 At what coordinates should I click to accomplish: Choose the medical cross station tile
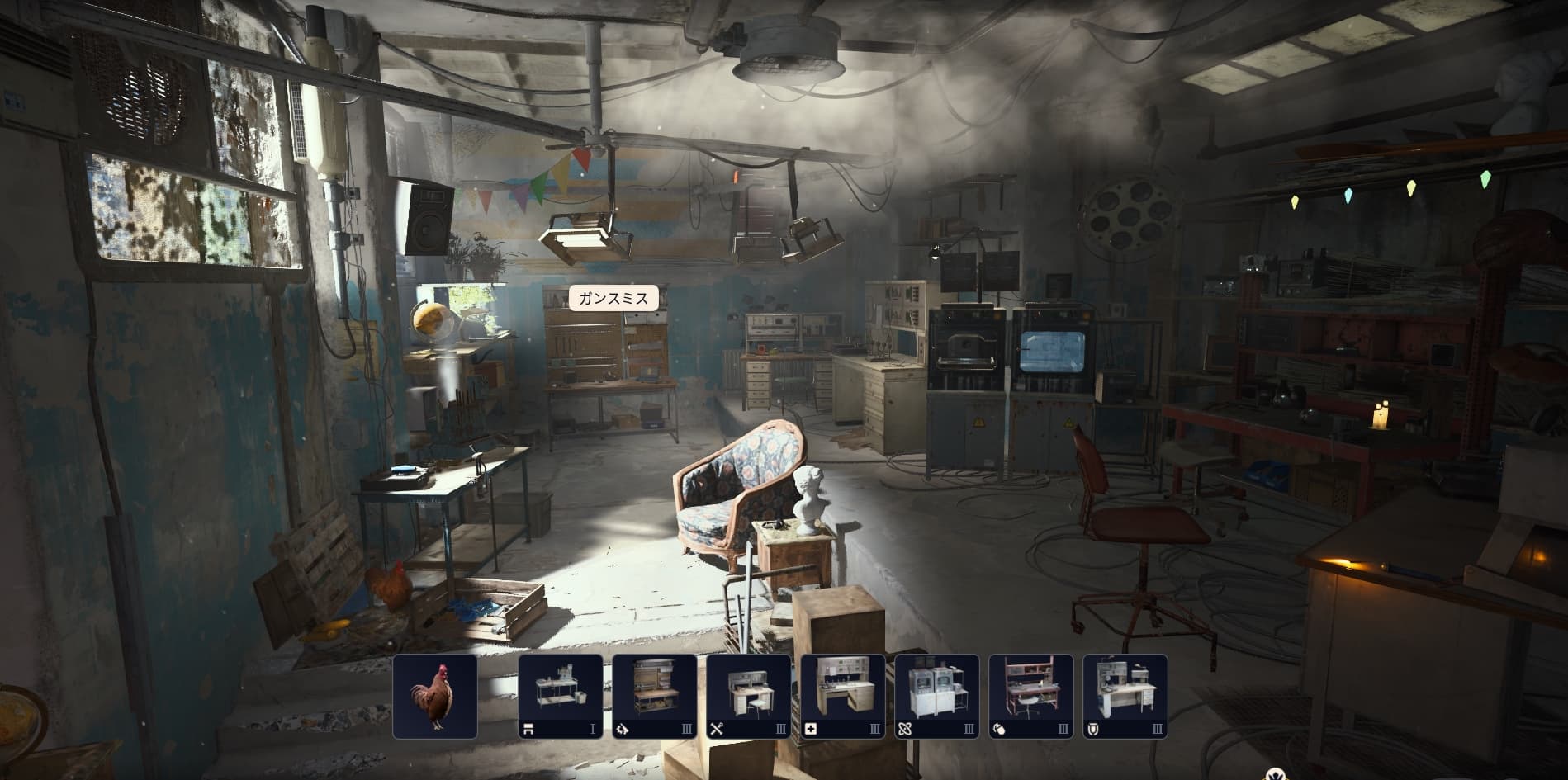842,696
